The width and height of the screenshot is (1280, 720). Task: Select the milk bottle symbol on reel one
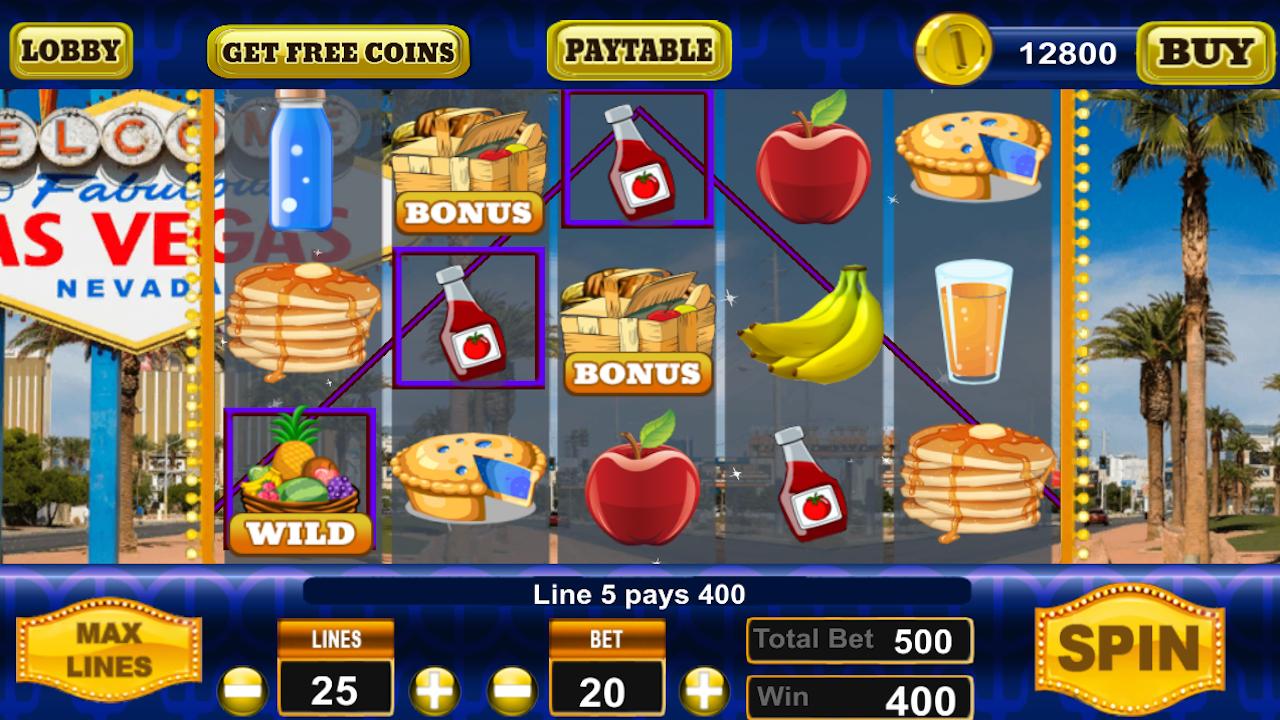[300, 160]
